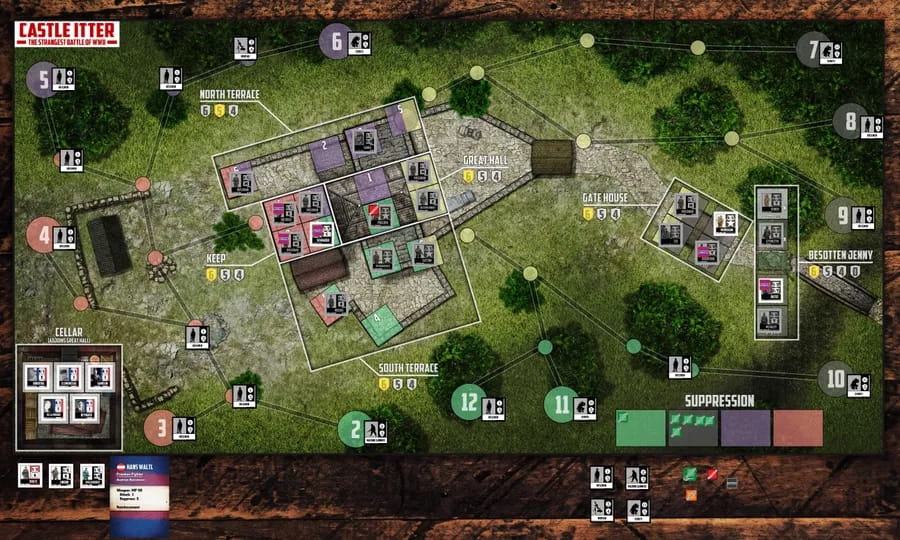Select the Hans Waltl character card
Viewport: 900px width, 540px height.
click(x=139, y=492)
